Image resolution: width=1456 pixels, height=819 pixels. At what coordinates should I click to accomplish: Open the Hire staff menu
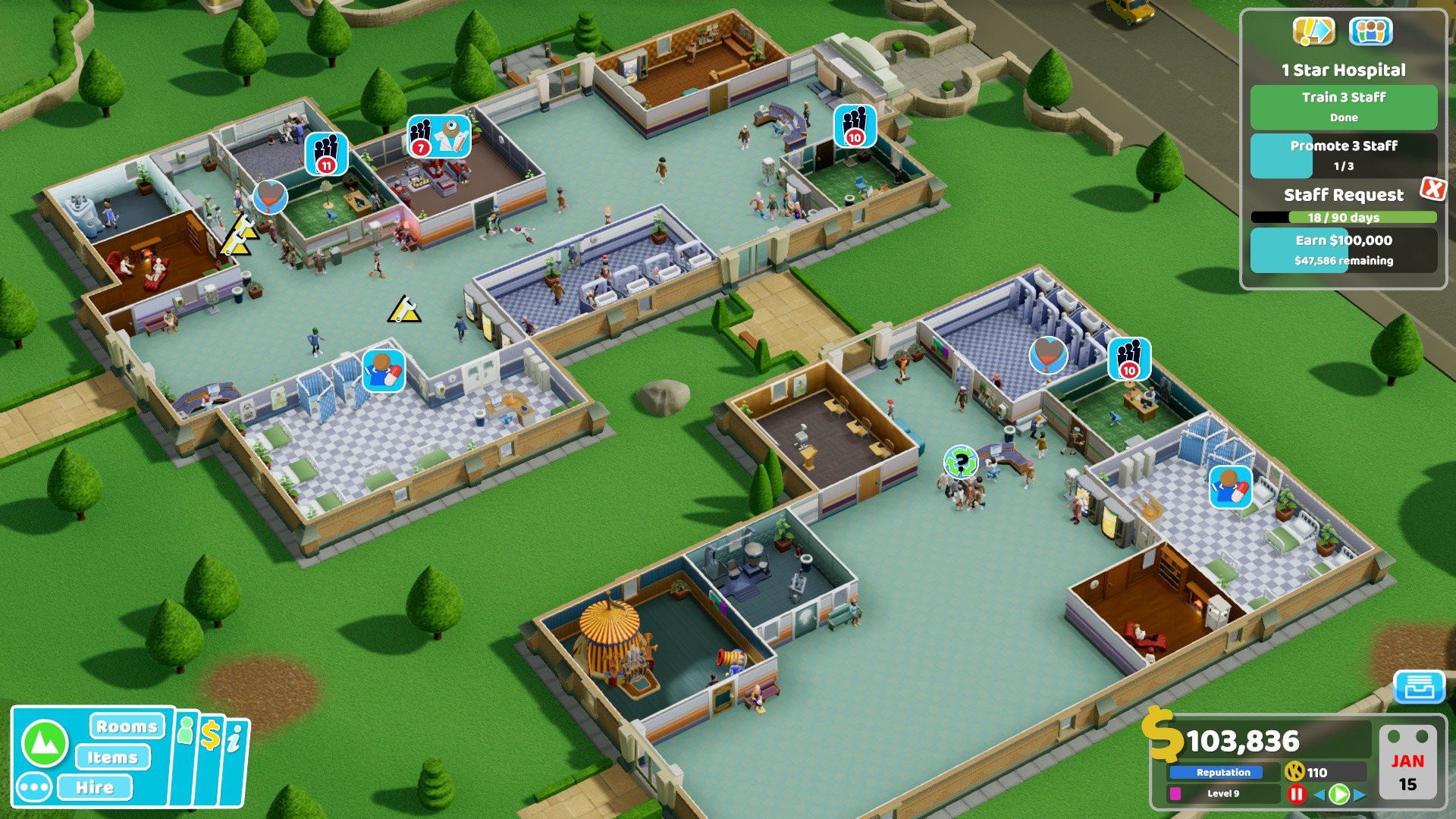[95, 787]
